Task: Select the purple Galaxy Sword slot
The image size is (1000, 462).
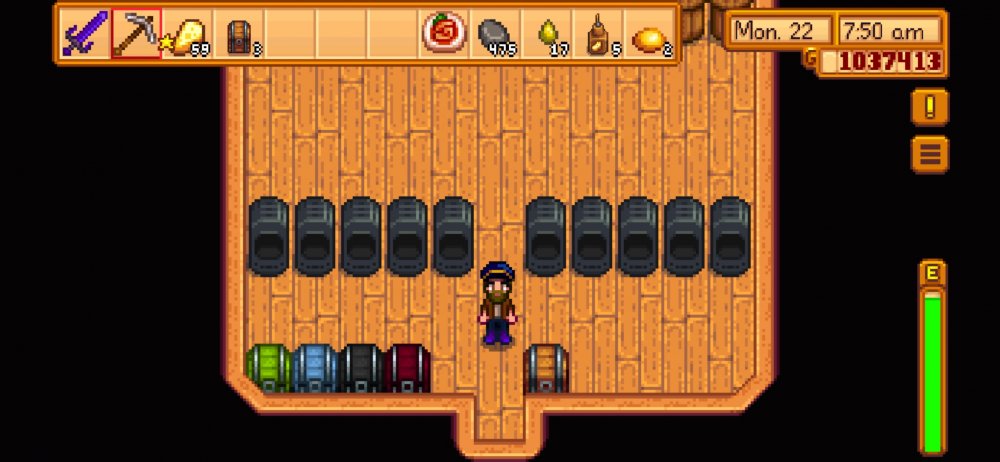Action: pos(84,35)
